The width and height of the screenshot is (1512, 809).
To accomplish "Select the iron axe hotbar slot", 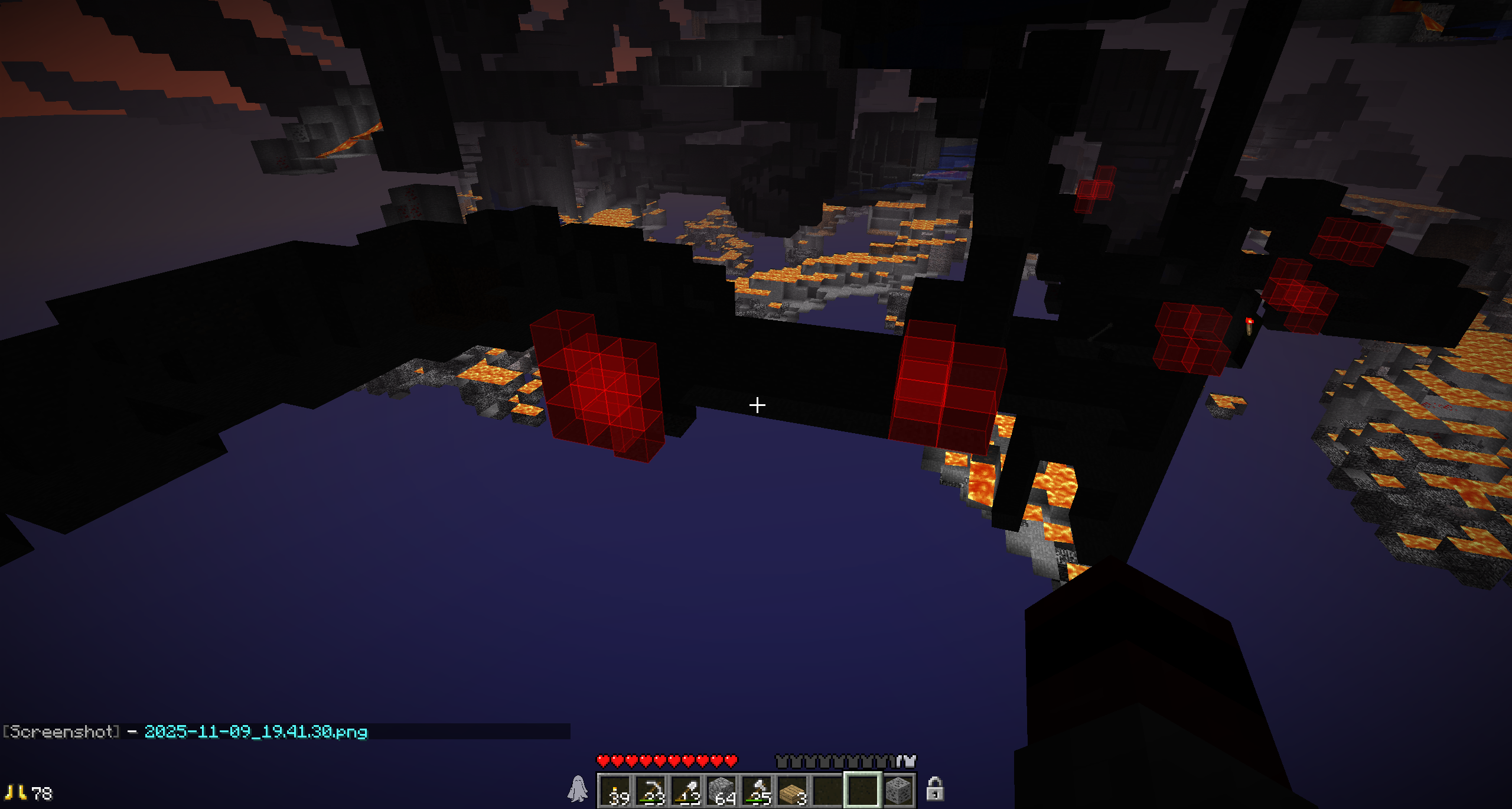I will pos(757,790).
